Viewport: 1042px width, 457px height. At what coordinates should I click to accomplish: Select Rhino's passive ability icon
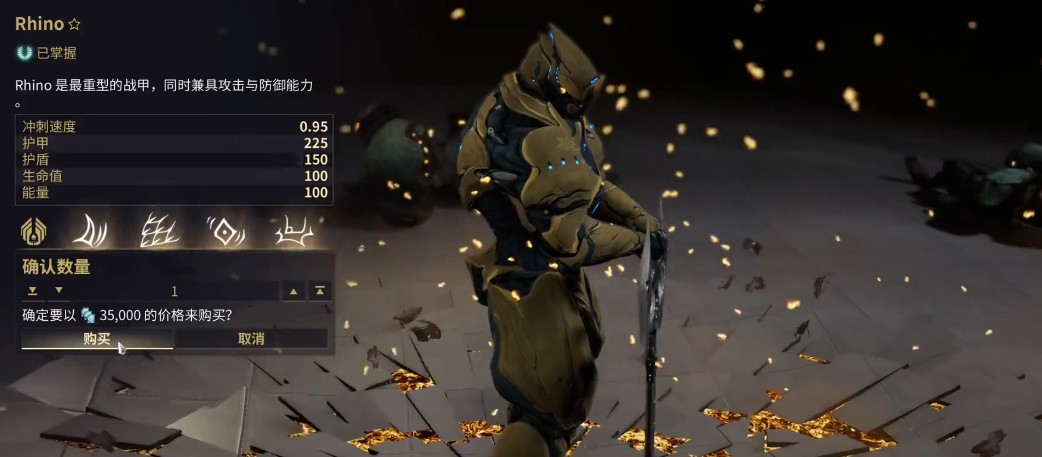[34, 231]
